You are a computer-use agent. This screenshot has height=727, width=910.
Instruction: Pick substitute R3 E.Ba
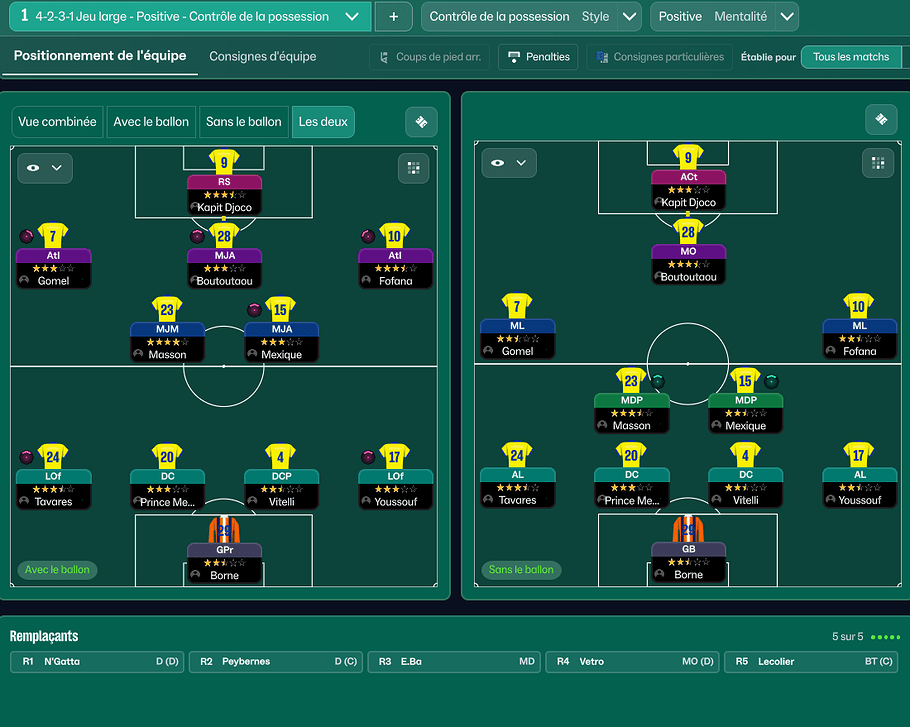pos(454,662)
